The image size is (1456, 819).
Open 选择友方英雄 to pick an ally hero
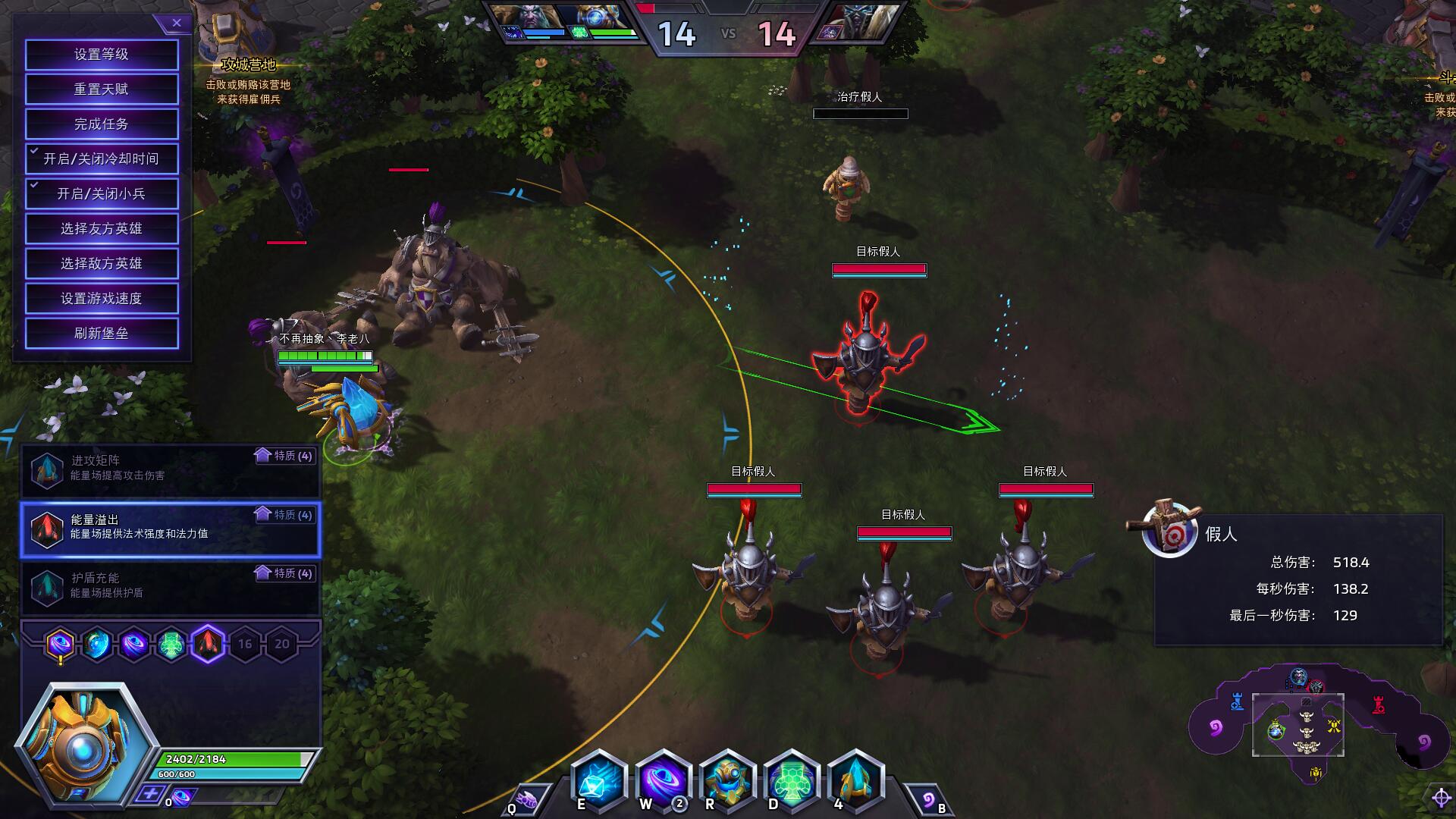tap(102, 229)
